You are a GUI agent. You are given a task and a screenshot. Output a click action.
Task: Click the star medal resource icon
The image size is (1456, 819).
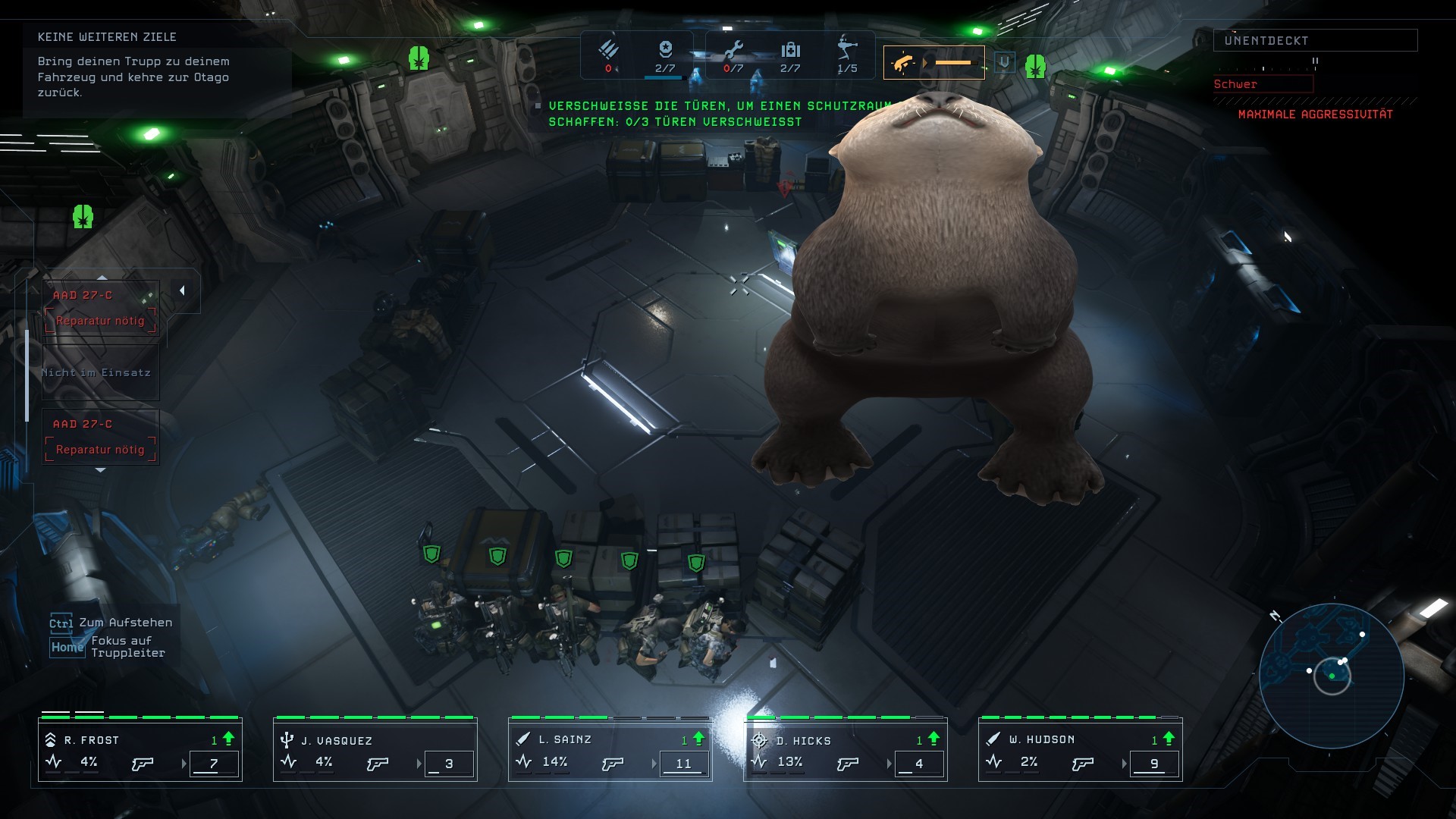(665, 49)
